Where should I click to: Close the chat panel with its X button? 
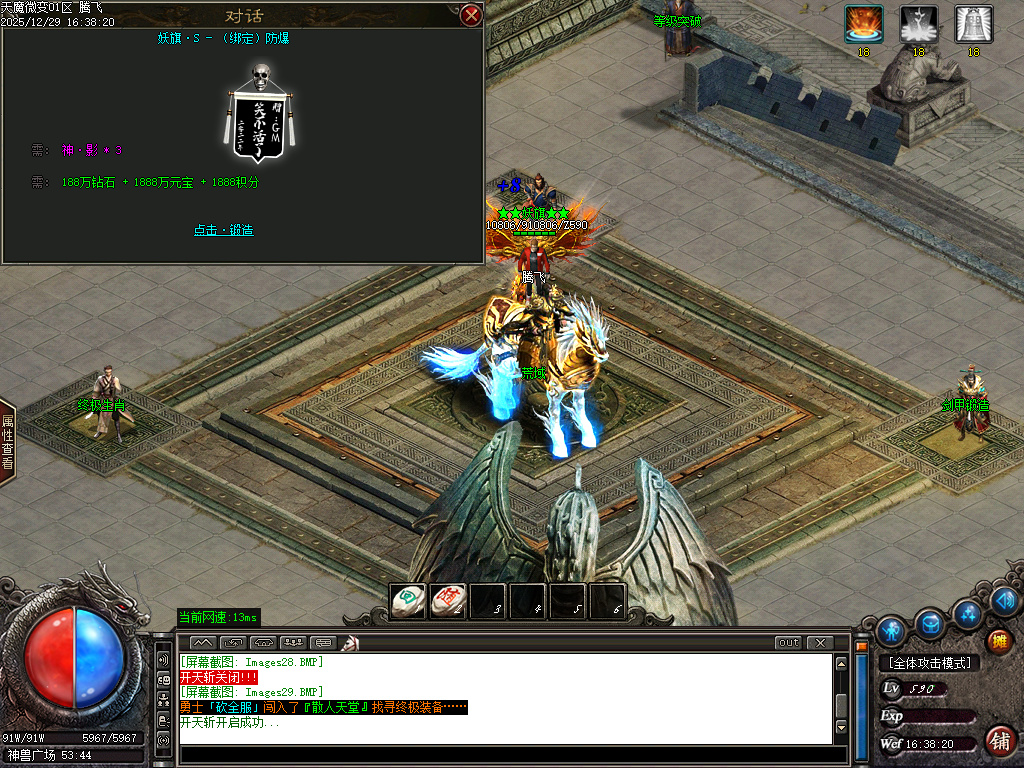pyautogui.click(x=820, y=642)
